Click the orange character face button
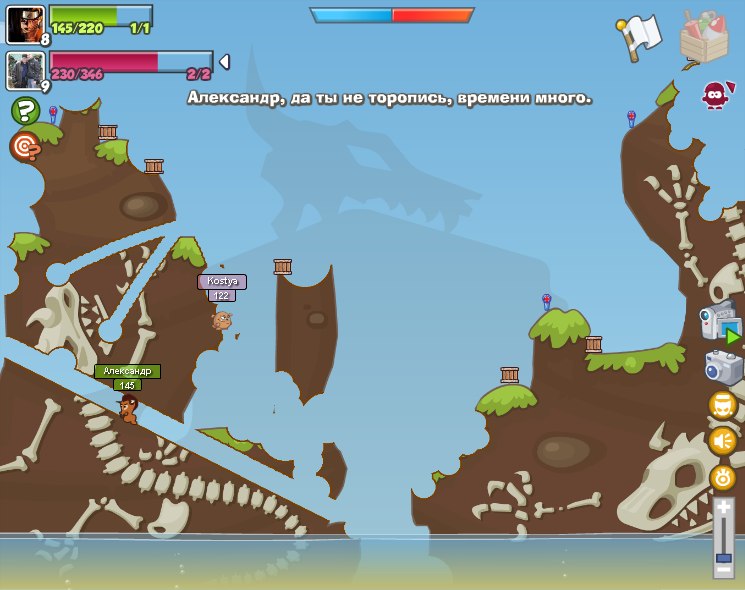The image size is (745, 590). (x=723, y=404)
